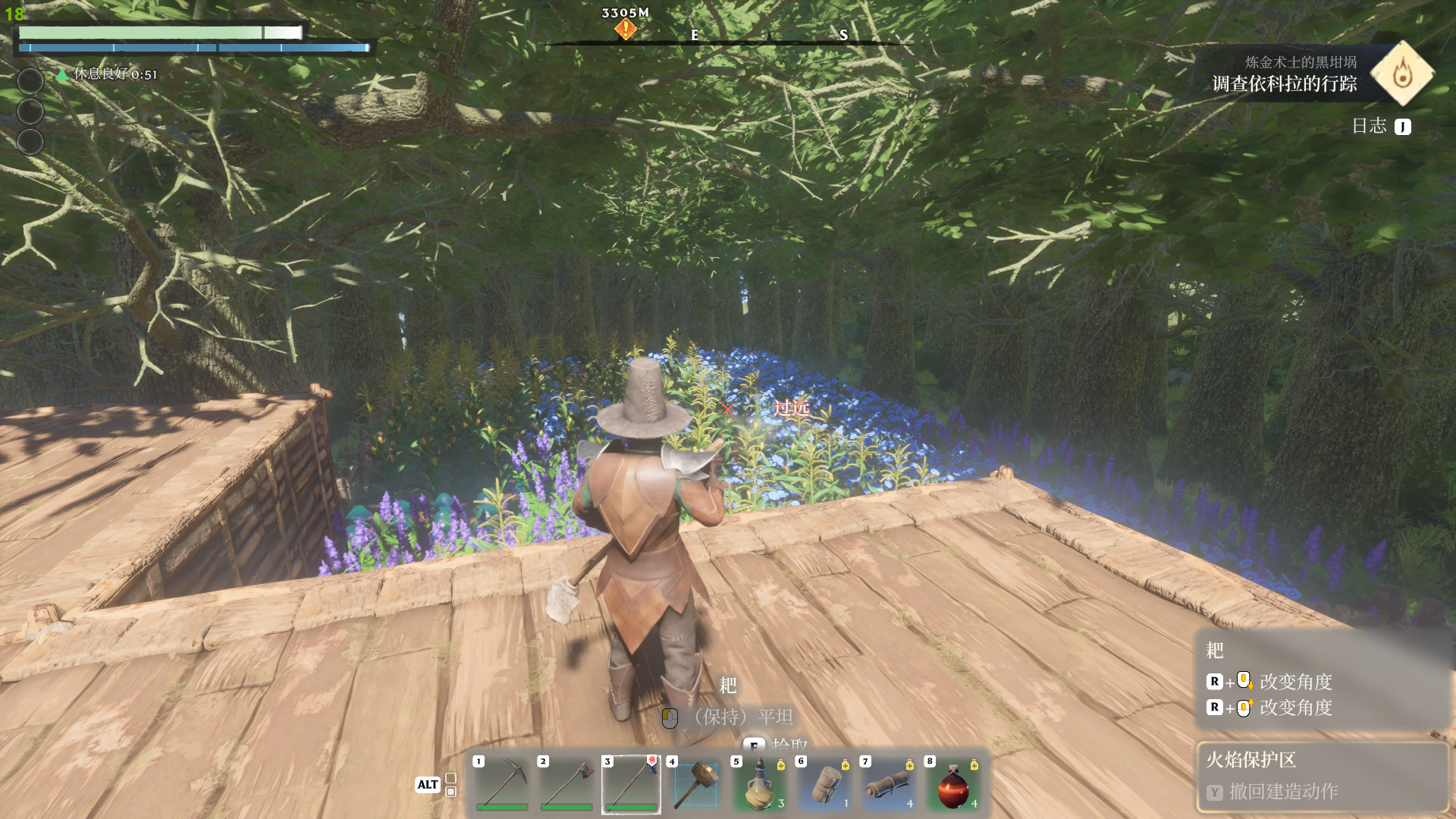The width and height of the screenshot is (1456, 819).
Task: Open the tracked quest 调查依科拉的行踪
Action: click(x=1284, y=83)
